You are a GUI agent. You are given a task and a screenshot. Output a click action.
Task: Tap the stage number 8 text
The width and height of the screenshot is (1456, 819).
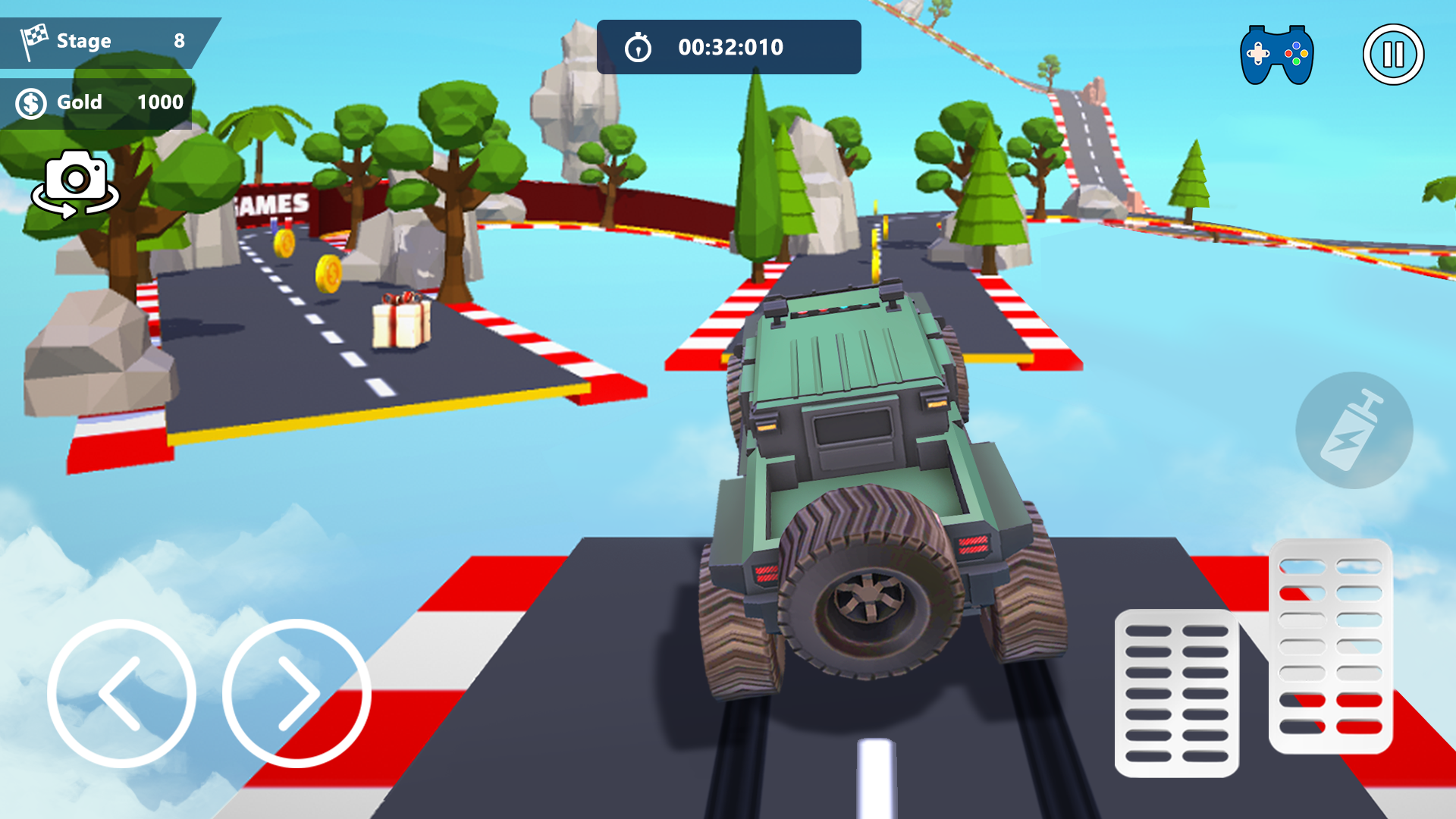[x=180, y=41]
